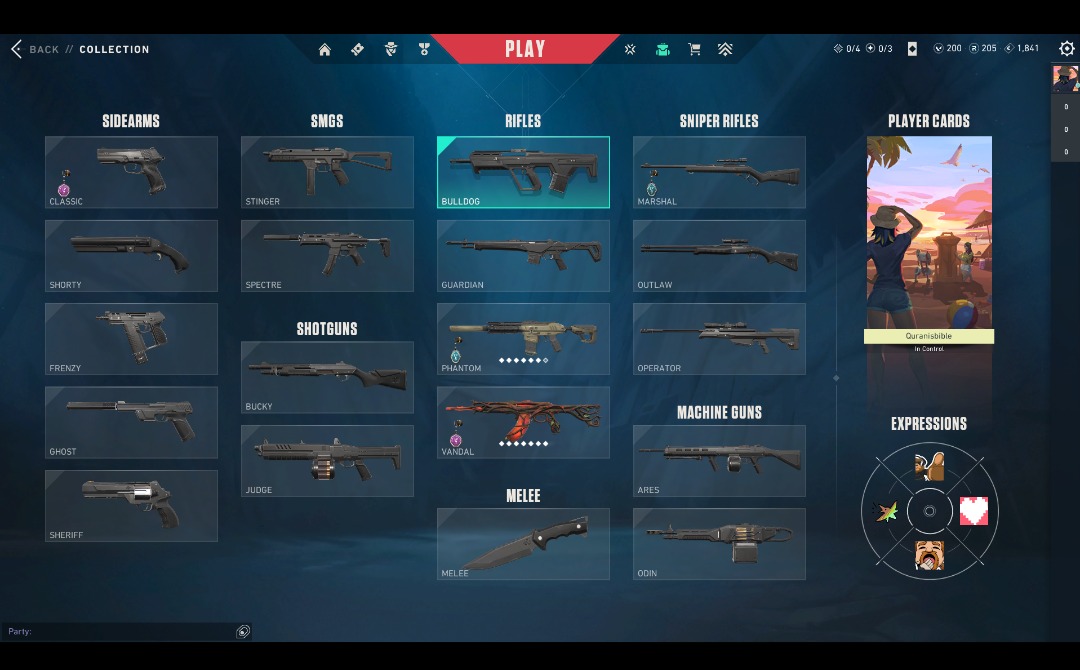Change the equipped player card
This screenshot has width=1080, height=670.
point(929,240)
